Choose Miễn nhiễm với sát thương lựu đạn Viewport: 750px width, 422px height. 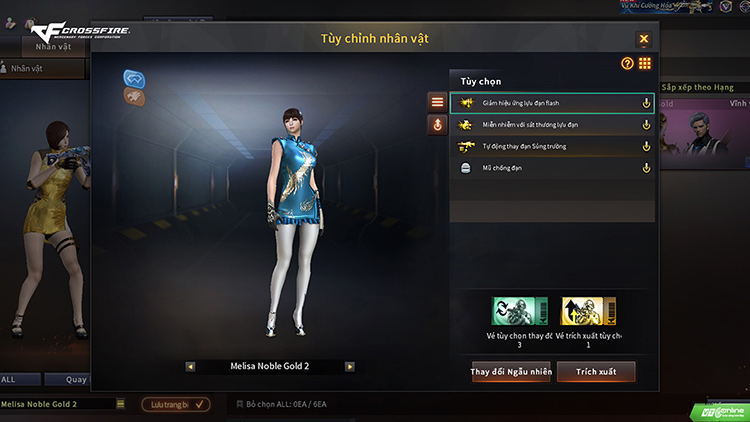pyautogui.click(x=552, y=124)
